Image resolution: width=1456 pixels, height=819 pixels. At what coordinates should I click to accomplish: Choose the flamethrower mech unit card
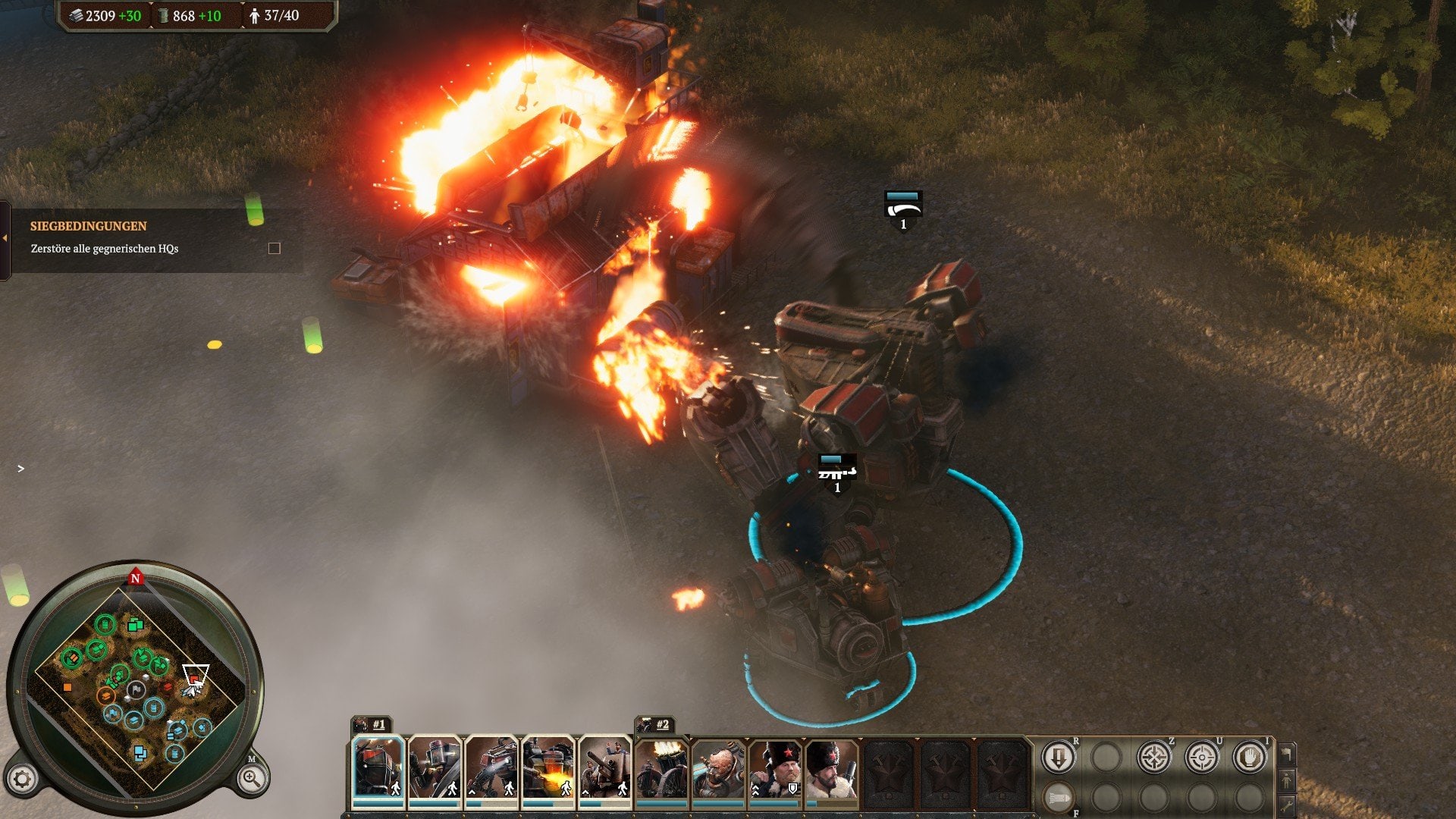[x=548, y=768]
